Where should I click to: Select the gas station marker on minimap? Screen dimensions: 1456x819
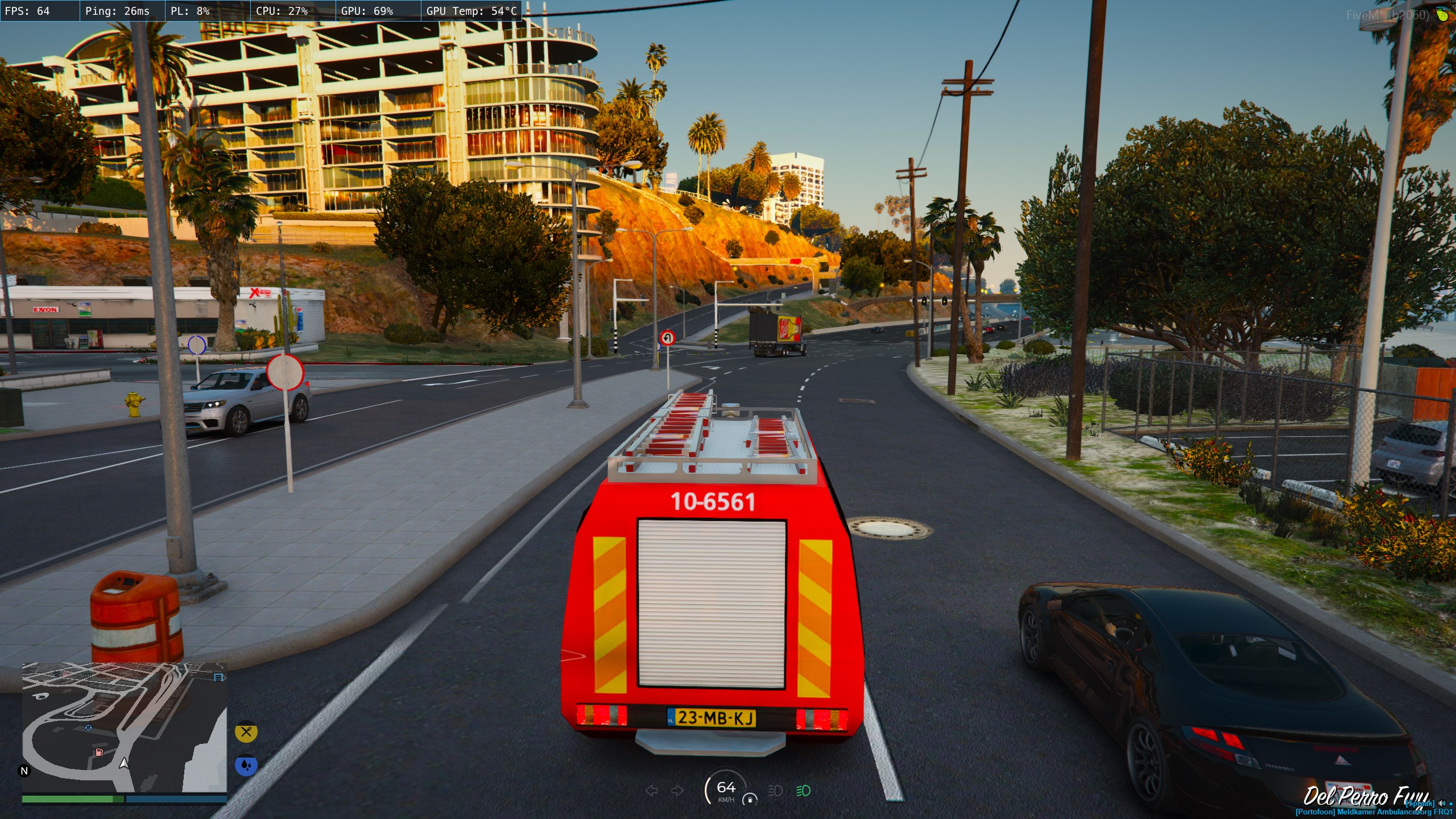99,752
